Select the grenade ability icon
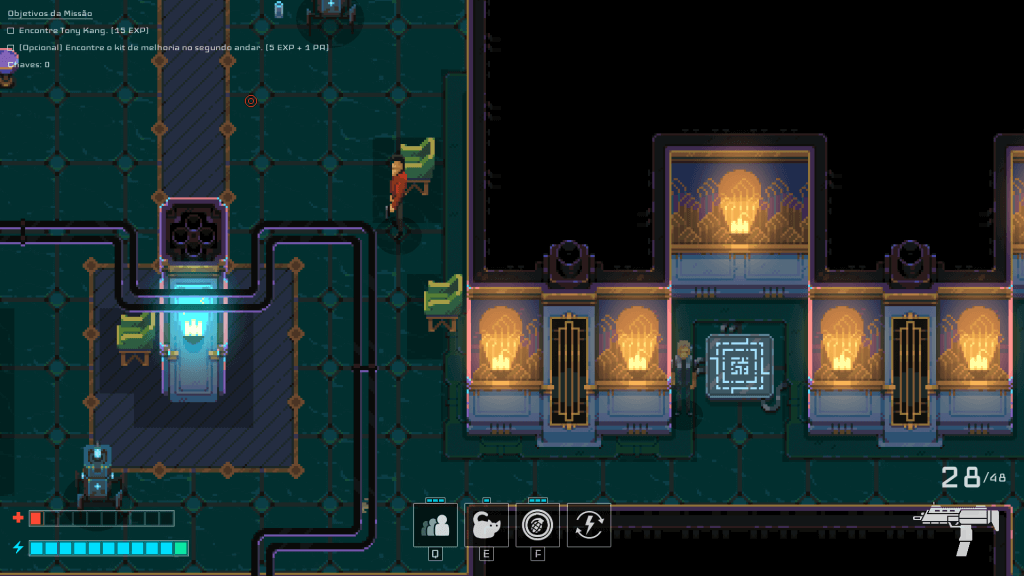 click(537, 525)
